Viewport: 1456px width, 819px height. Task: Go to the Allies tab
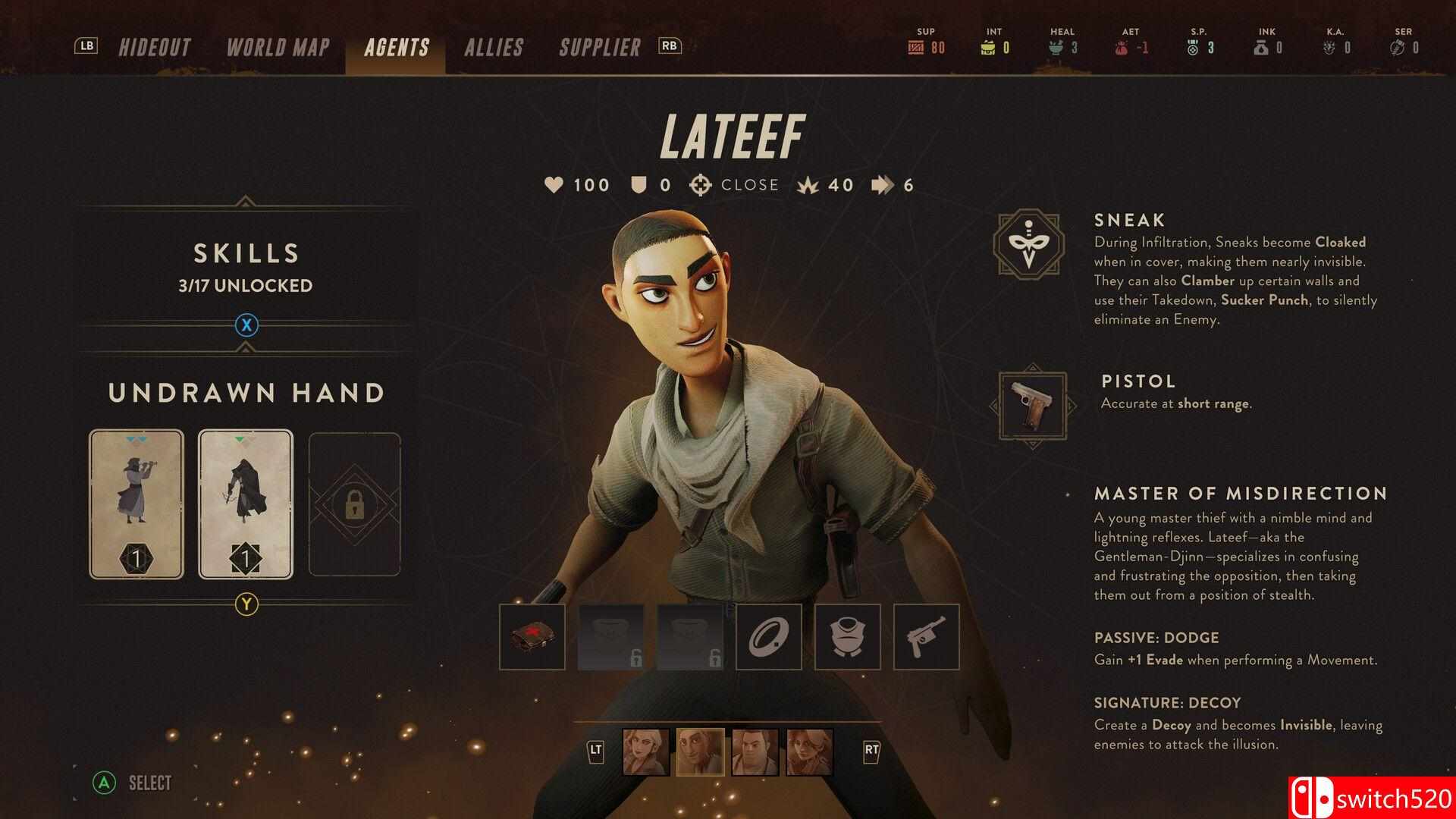pos(494,47)
